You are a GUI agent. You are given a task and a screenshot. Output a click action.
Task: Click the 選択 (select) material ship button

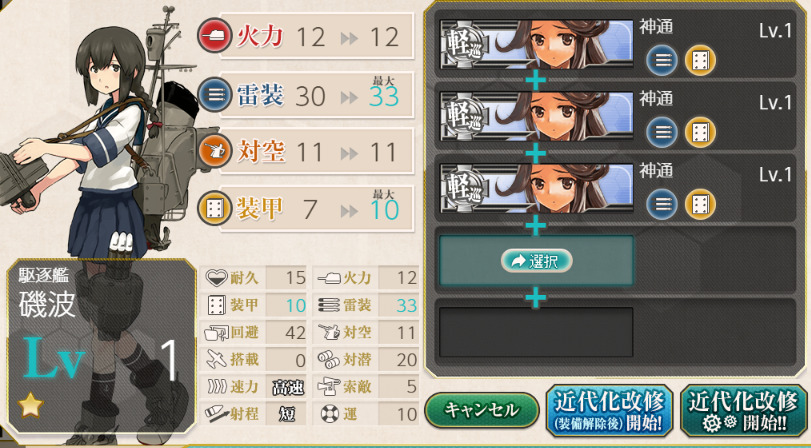click(x=537, y=261)
